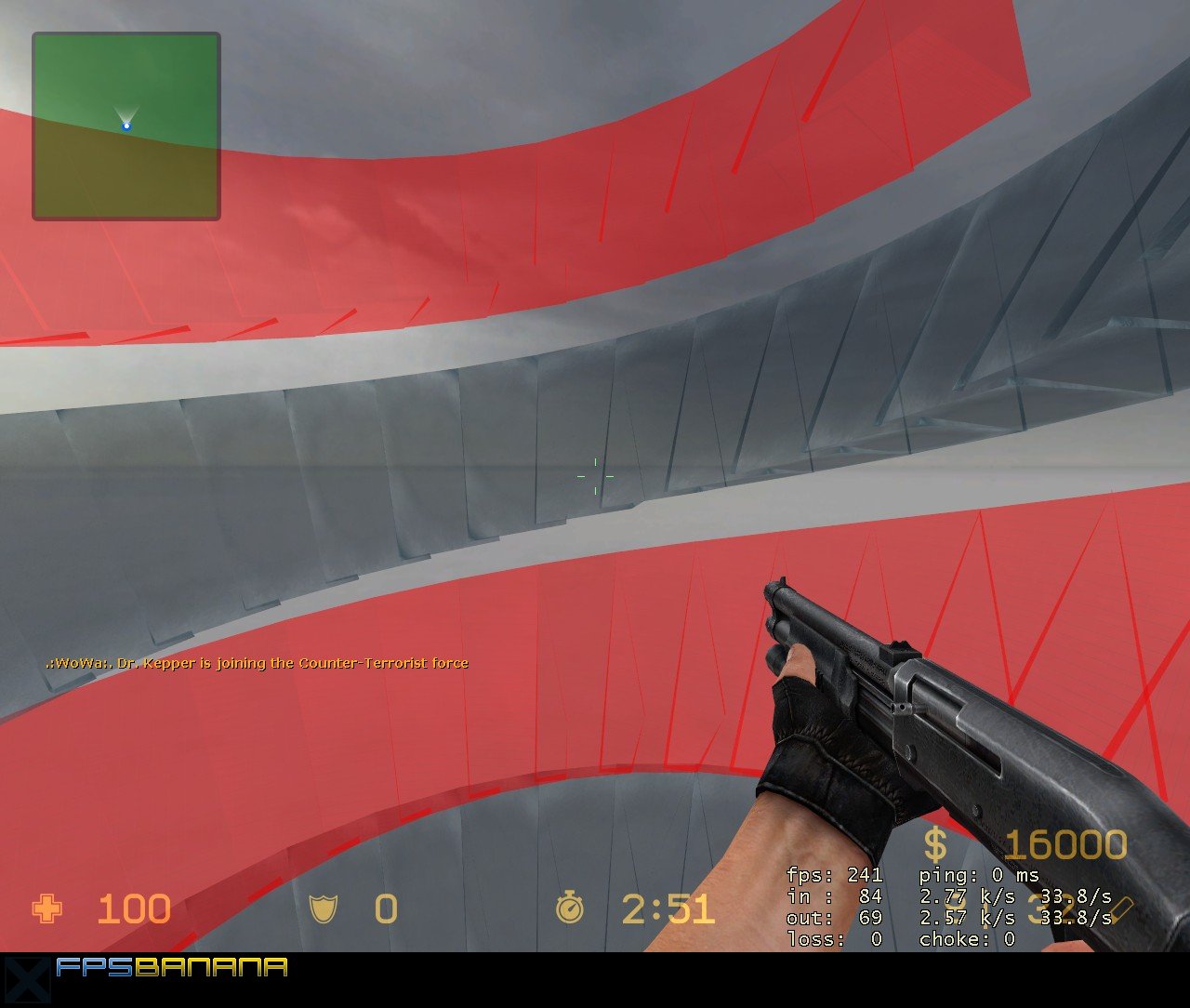Click the .:WoWa:. server tag in chat
This screenshot has width=1190, height=1008.
pyautogui.click(x=72, y=663)
